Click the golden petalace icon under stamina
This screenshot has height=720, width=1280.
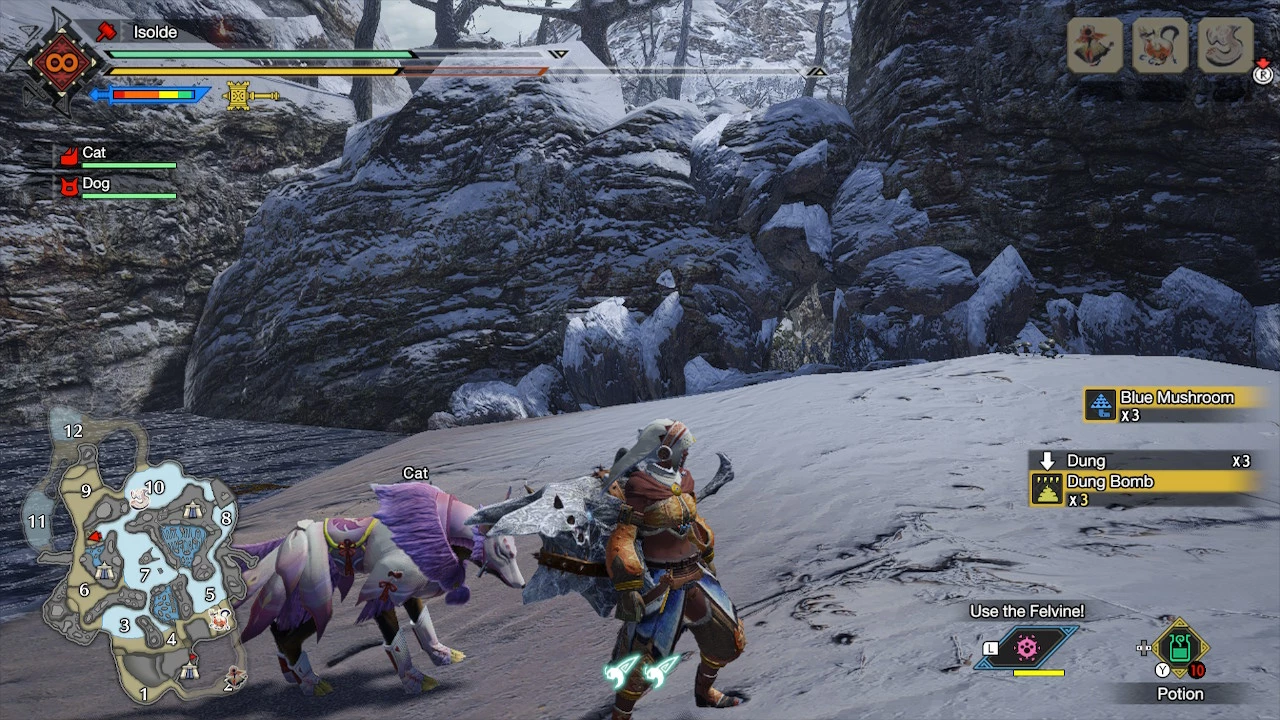pos(239,96)
